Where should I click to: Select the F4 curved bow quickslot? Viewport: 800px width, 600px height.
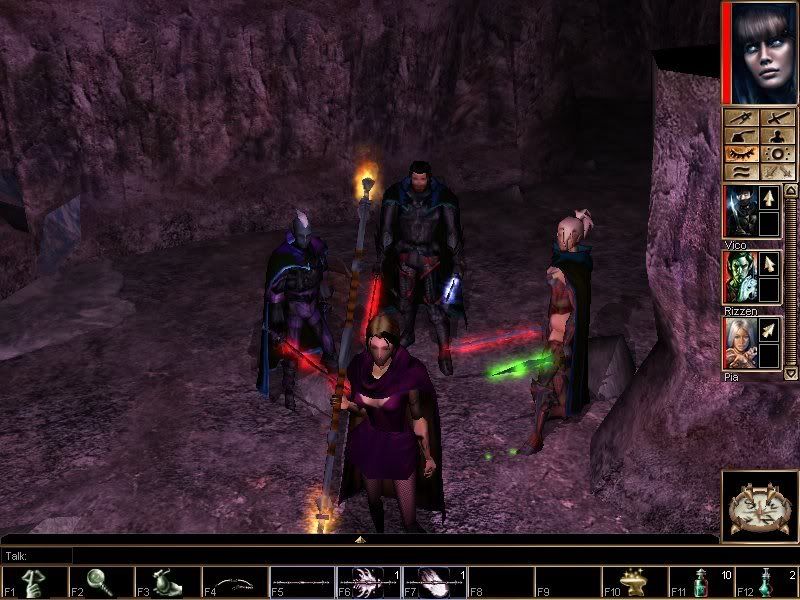tap(237, 582)
